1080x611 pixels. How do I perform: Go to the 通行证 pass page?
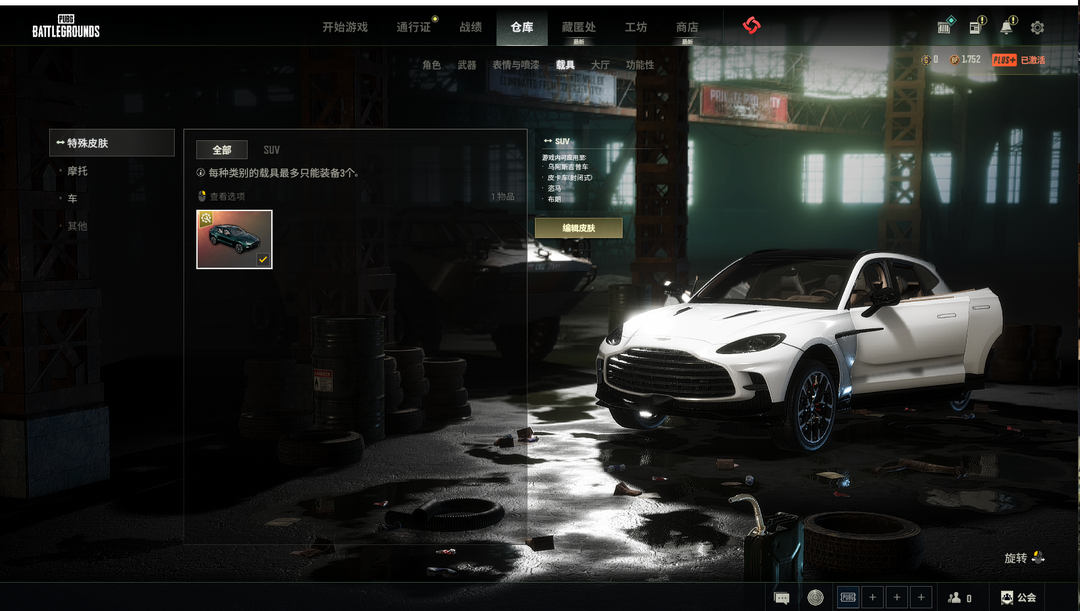coord(413,27)
